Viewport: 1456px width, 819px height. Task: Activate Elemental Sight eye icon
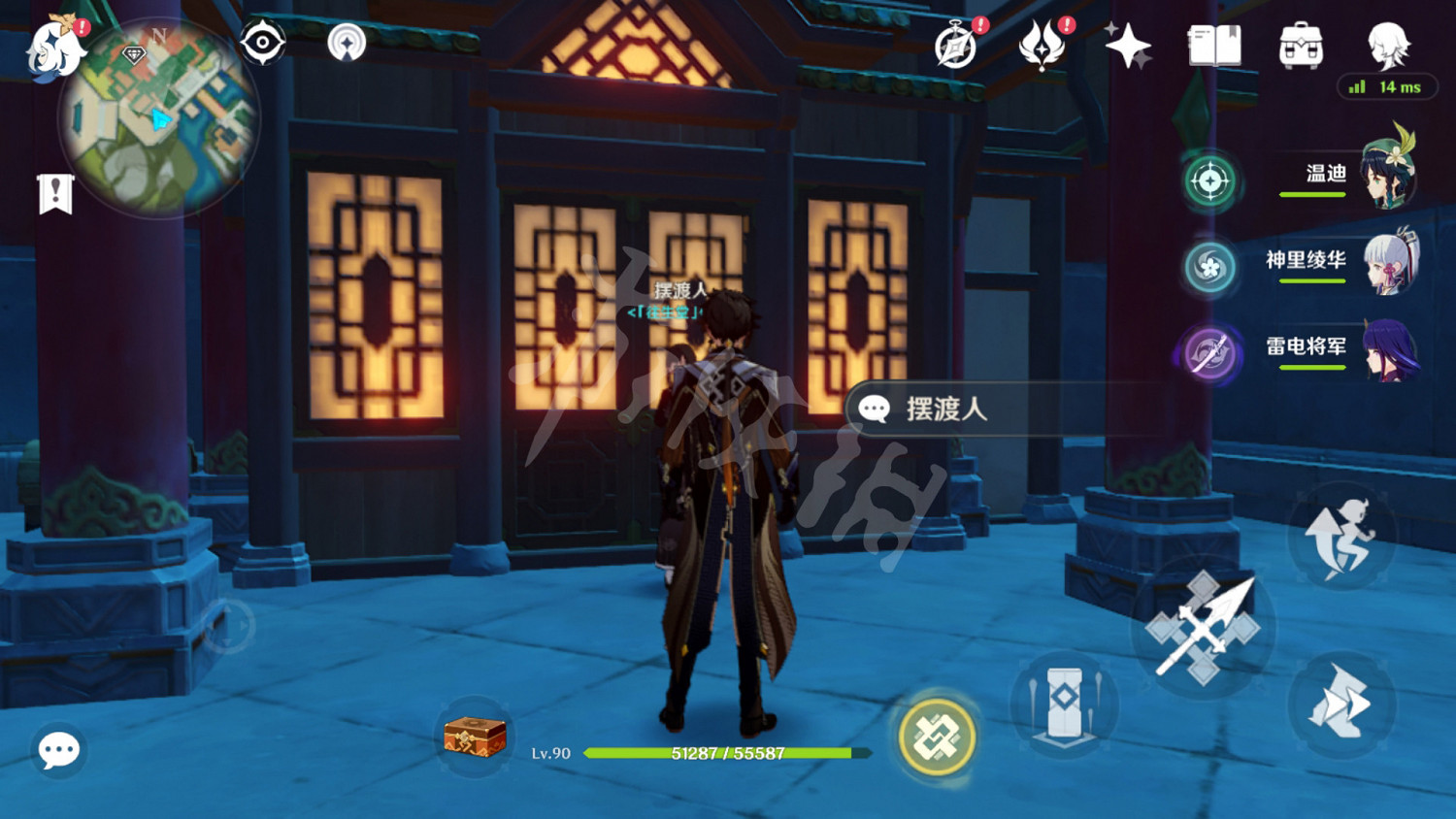click(262, 43)
